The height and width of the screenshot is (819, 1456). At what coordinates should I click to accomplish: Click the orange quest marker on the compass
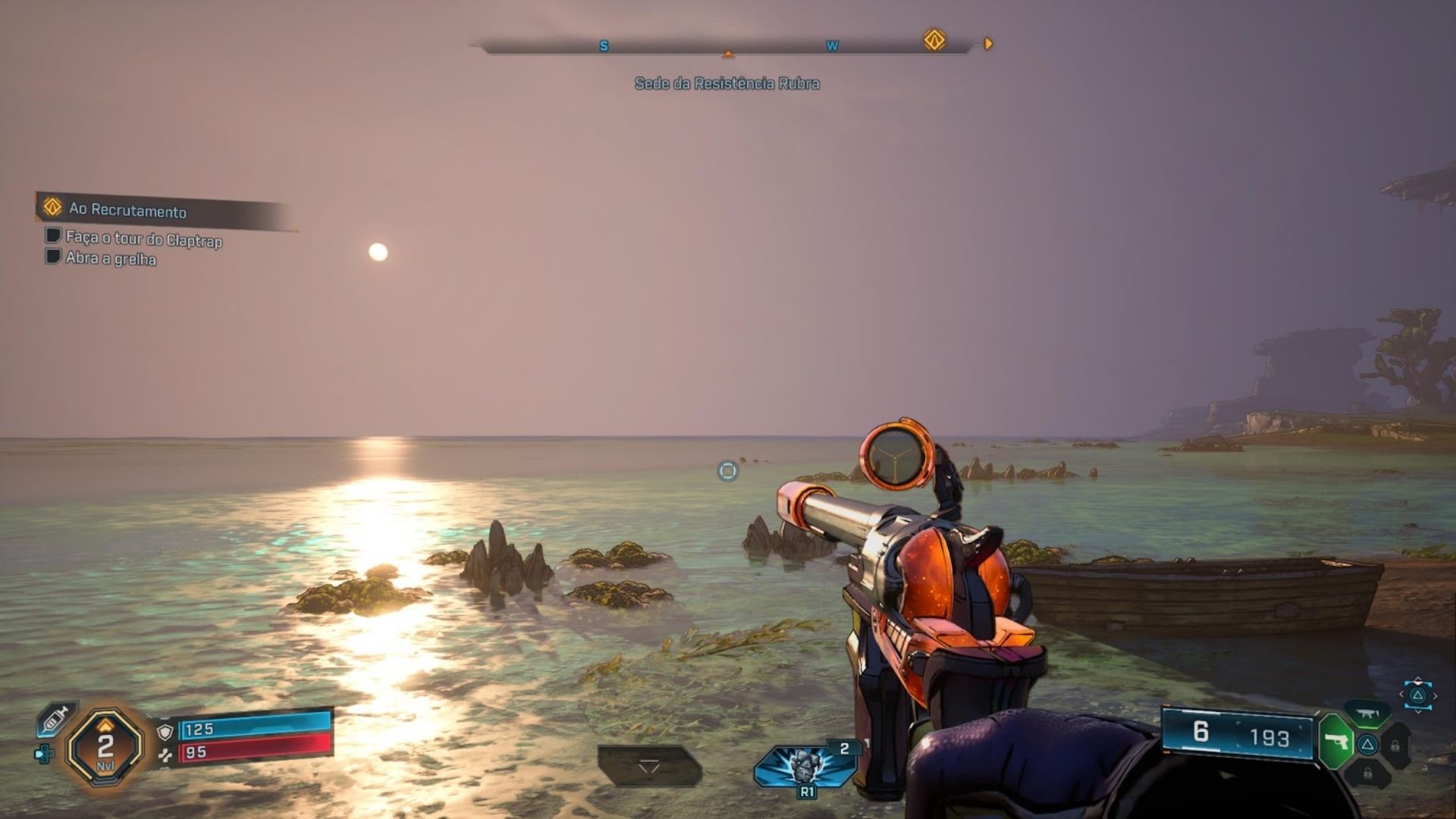(x=934, y=40)
